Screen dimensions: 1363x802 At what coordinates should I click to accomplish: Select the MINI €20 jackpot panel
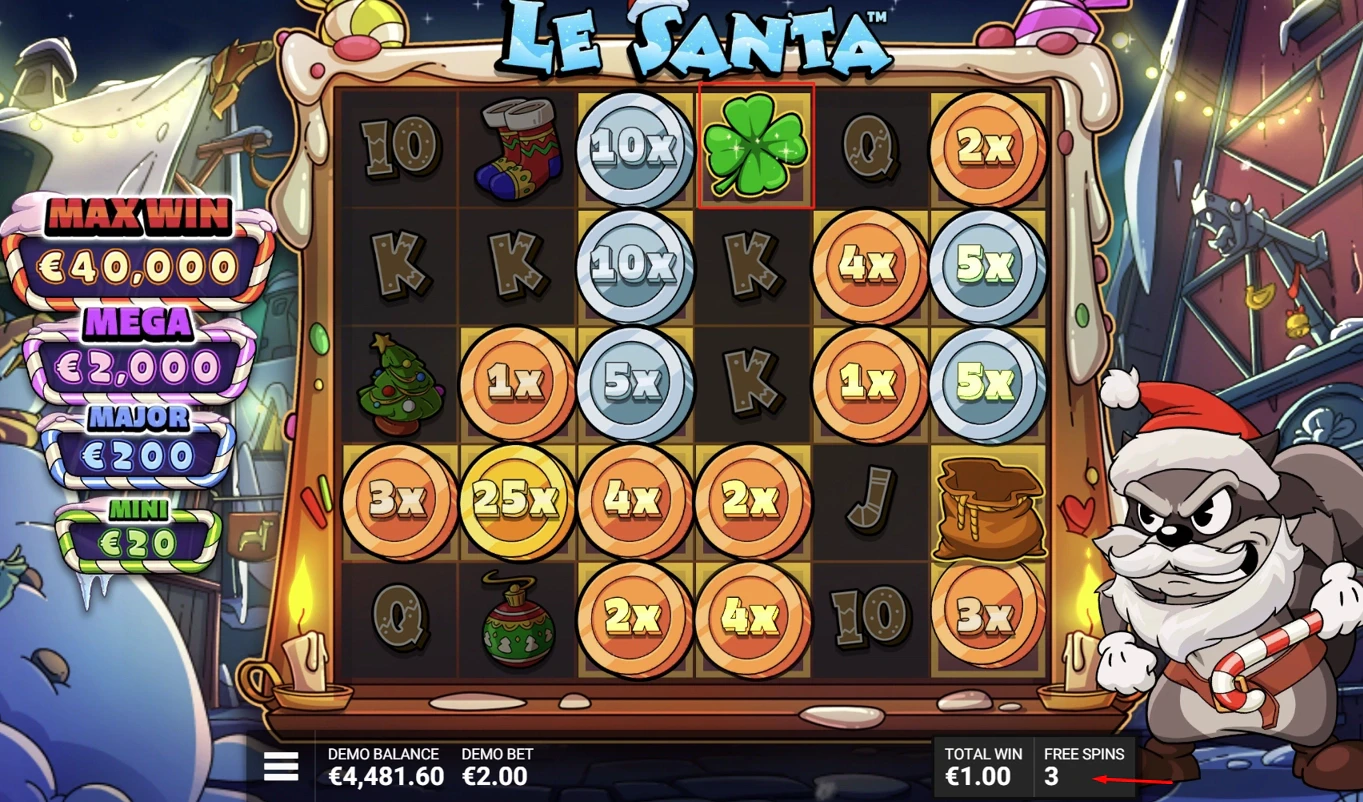[137, 528]
